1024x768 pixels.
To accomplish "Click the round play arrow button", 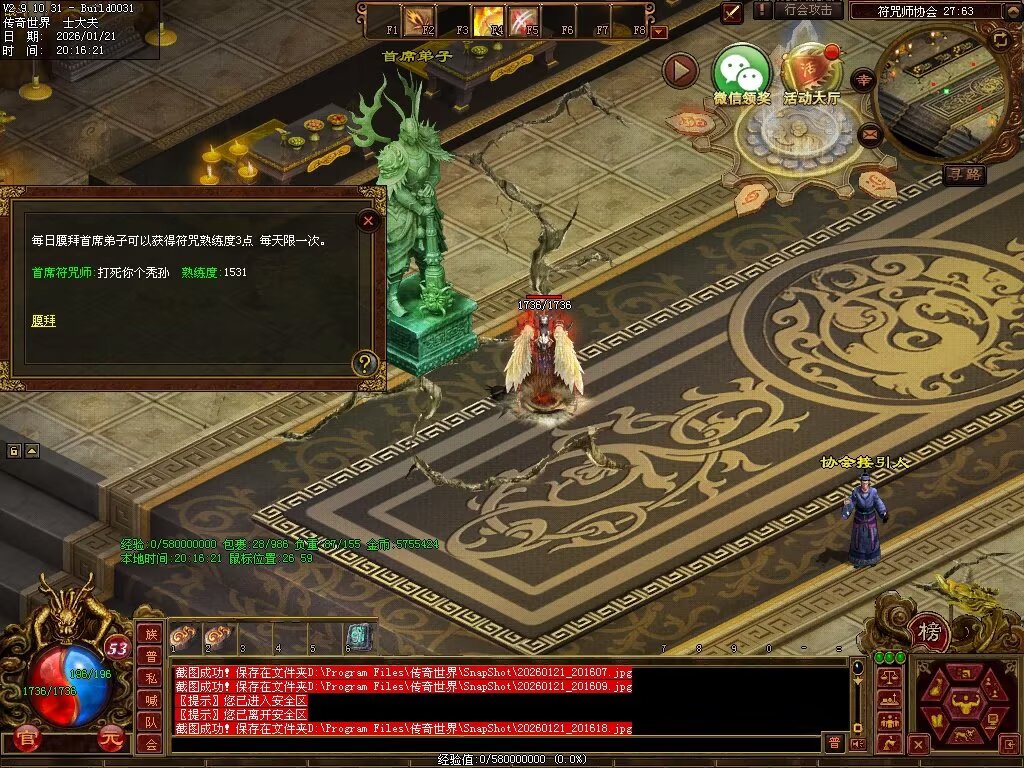I will click(681, 71).
